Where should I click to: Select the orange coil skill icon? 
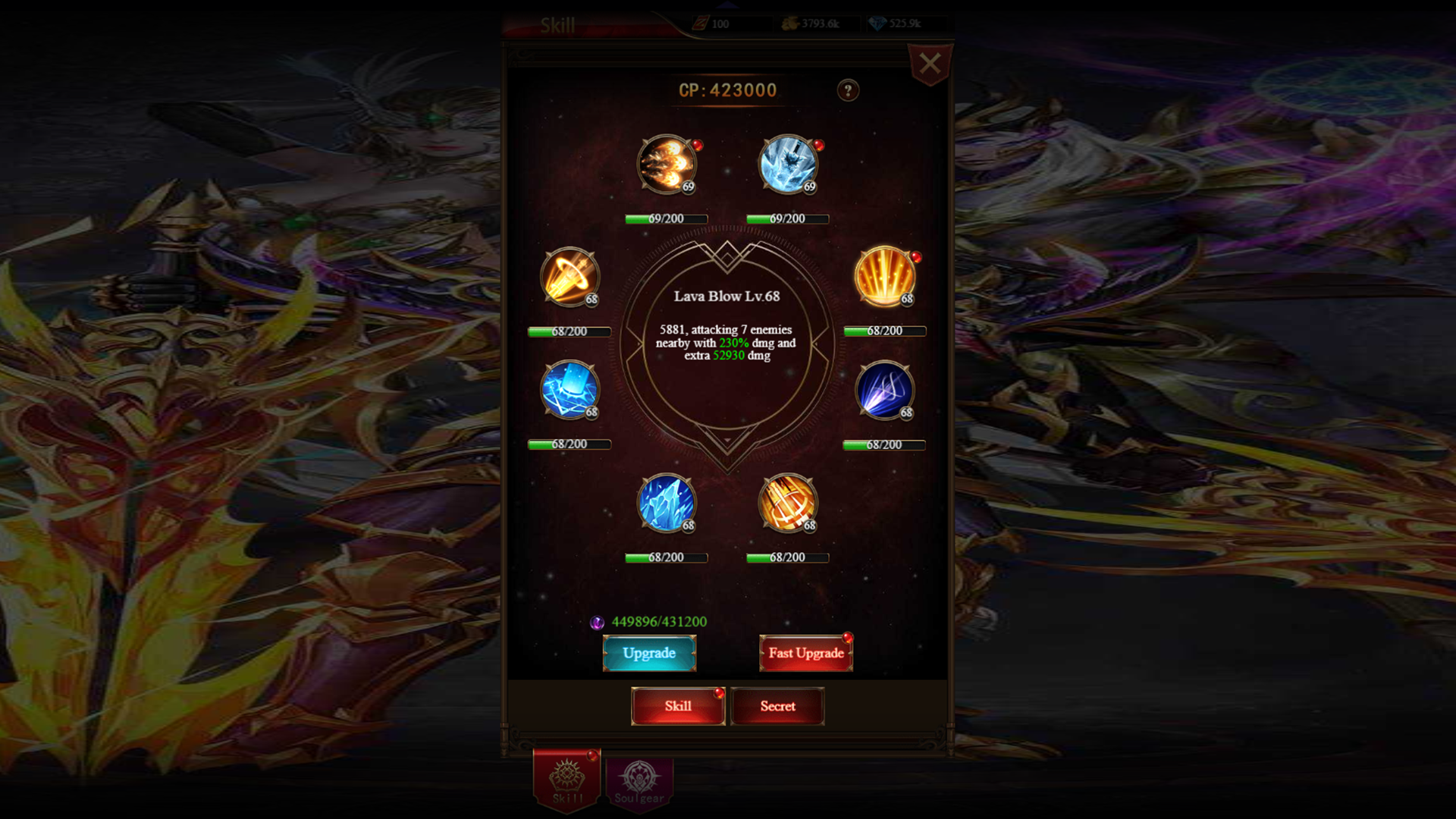pyautogui.click(x=787, y=504)
